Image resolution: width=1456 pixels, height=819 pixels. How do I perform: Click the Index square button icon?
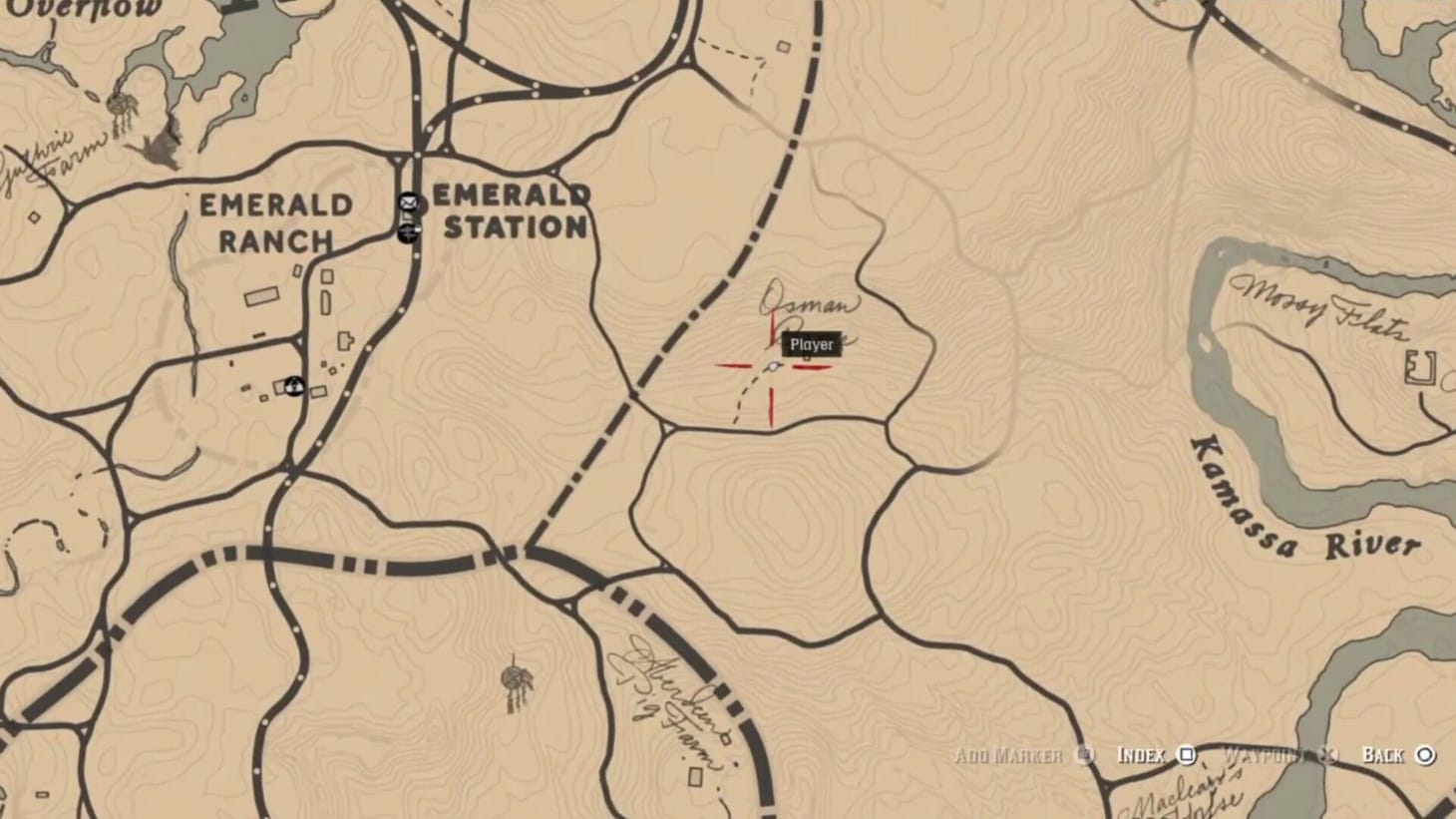tap(1185, 755)
